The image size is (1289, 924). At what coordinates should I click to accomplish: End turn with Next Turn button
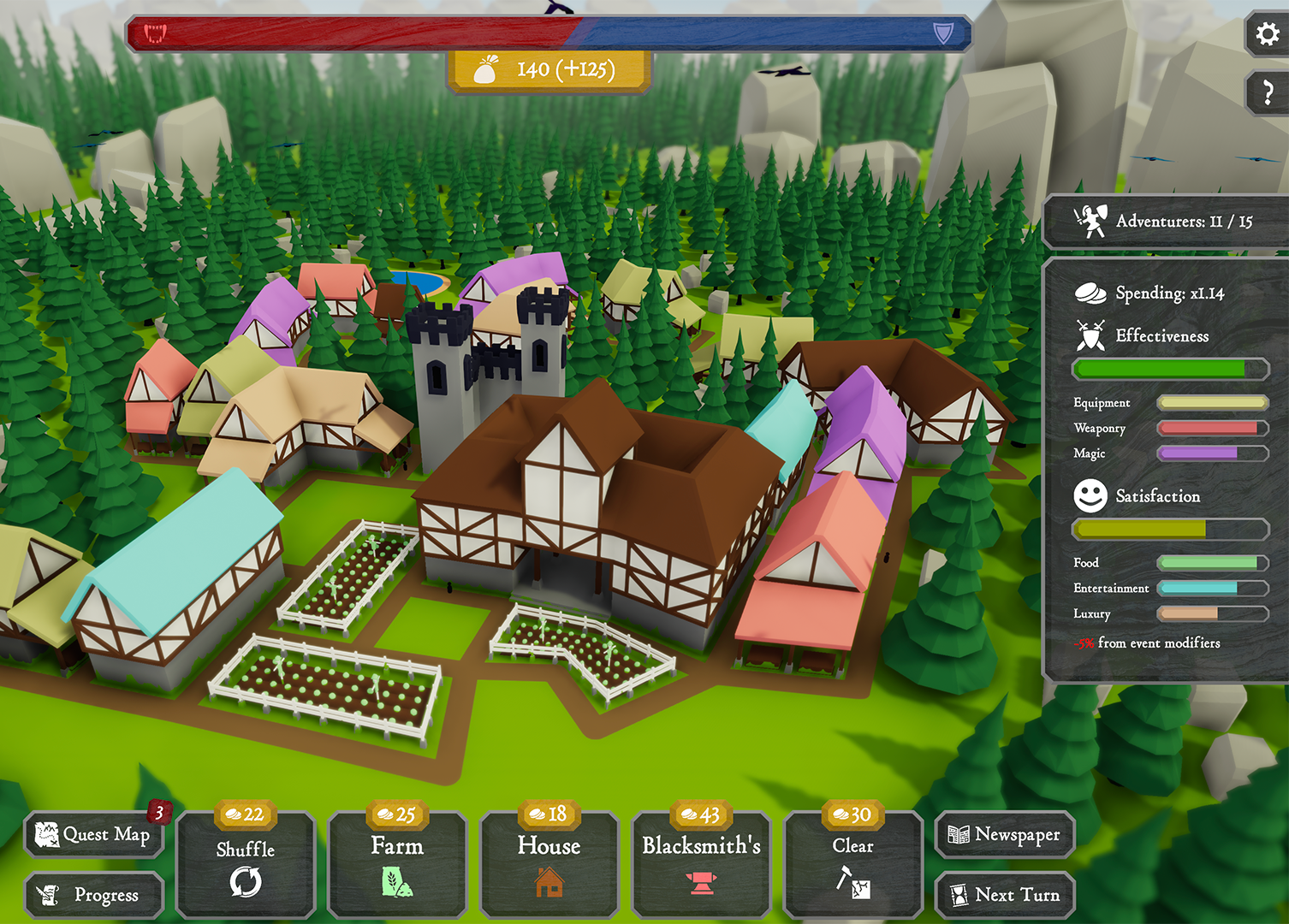pyautogui.click(x=1005, y=895)
